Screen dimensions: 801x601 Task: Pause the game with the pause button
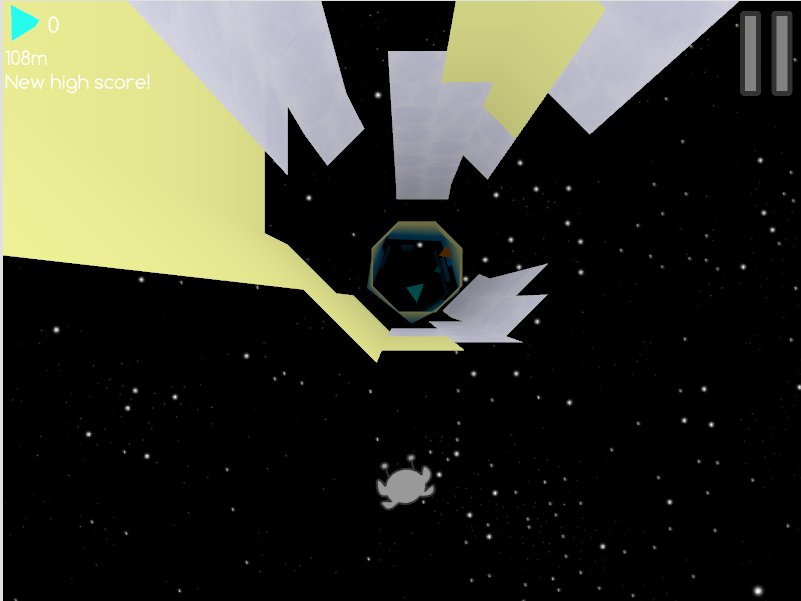pos(765,54)
